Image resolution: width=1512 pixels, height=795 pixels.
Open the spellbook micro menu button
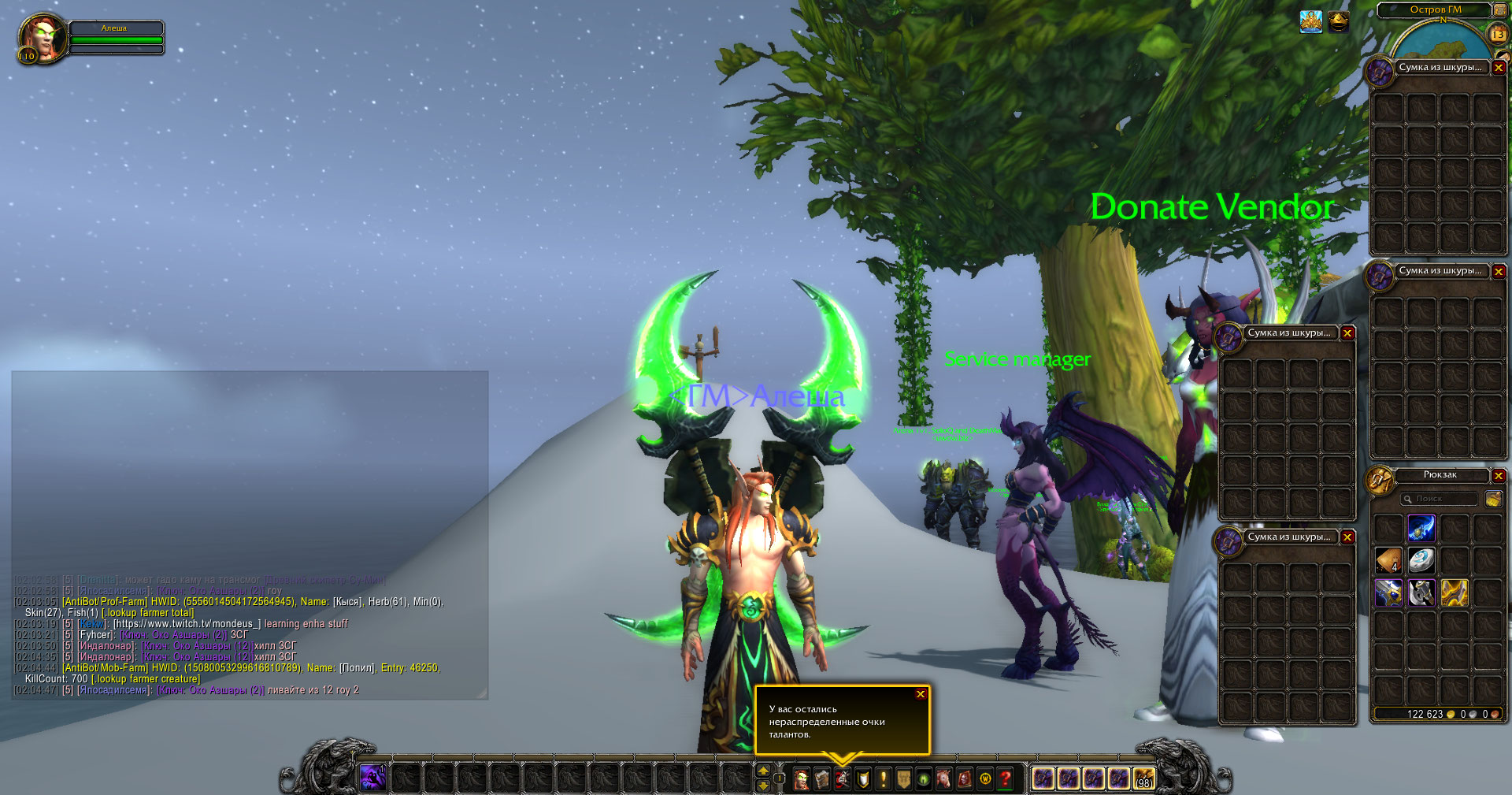click(x=822, y=779)
